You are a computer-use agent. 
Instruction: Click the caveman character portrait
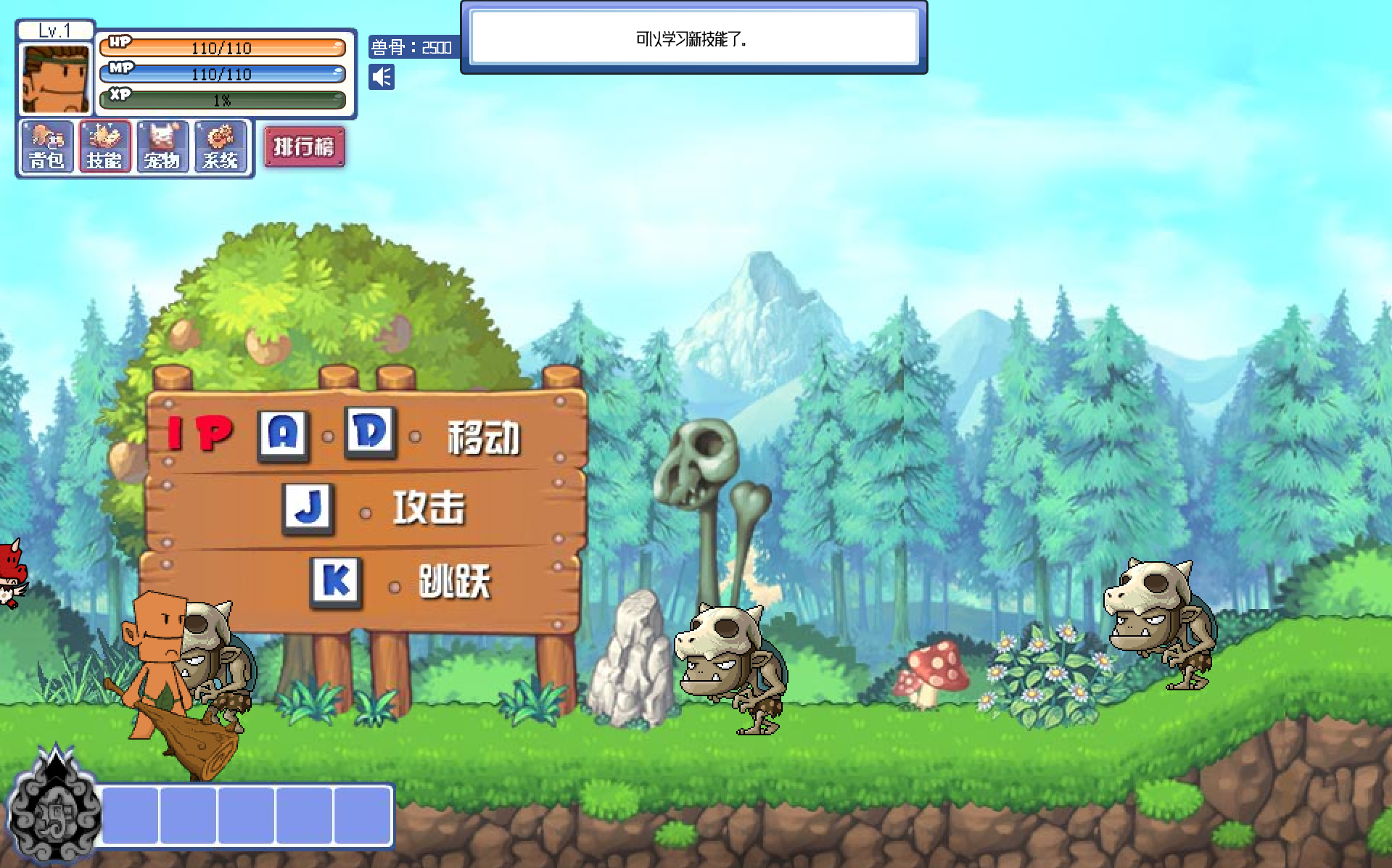click(55, 78)
